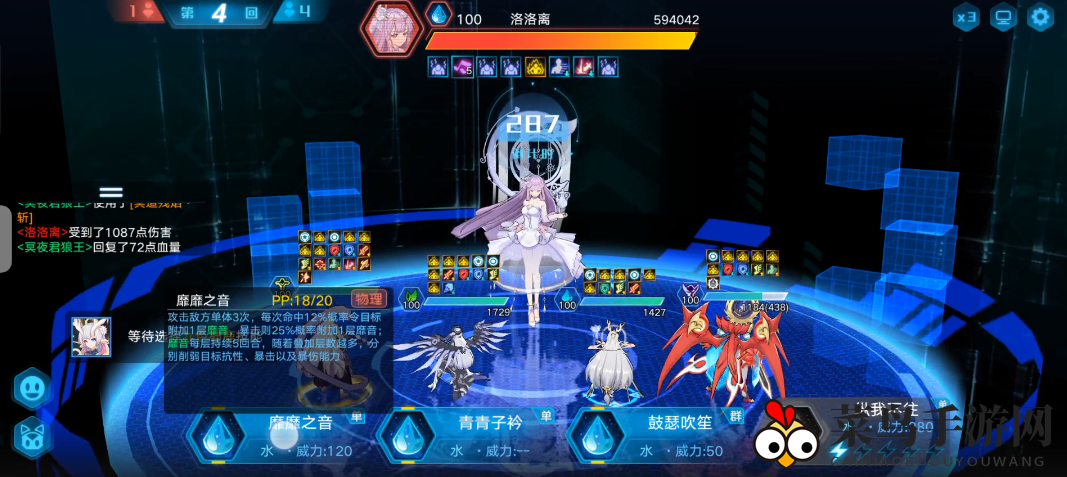Inspect the golden flame status icon
The height and width of the screenshot is (477, 1067).
pyautogui.click(x=535, y=67)
